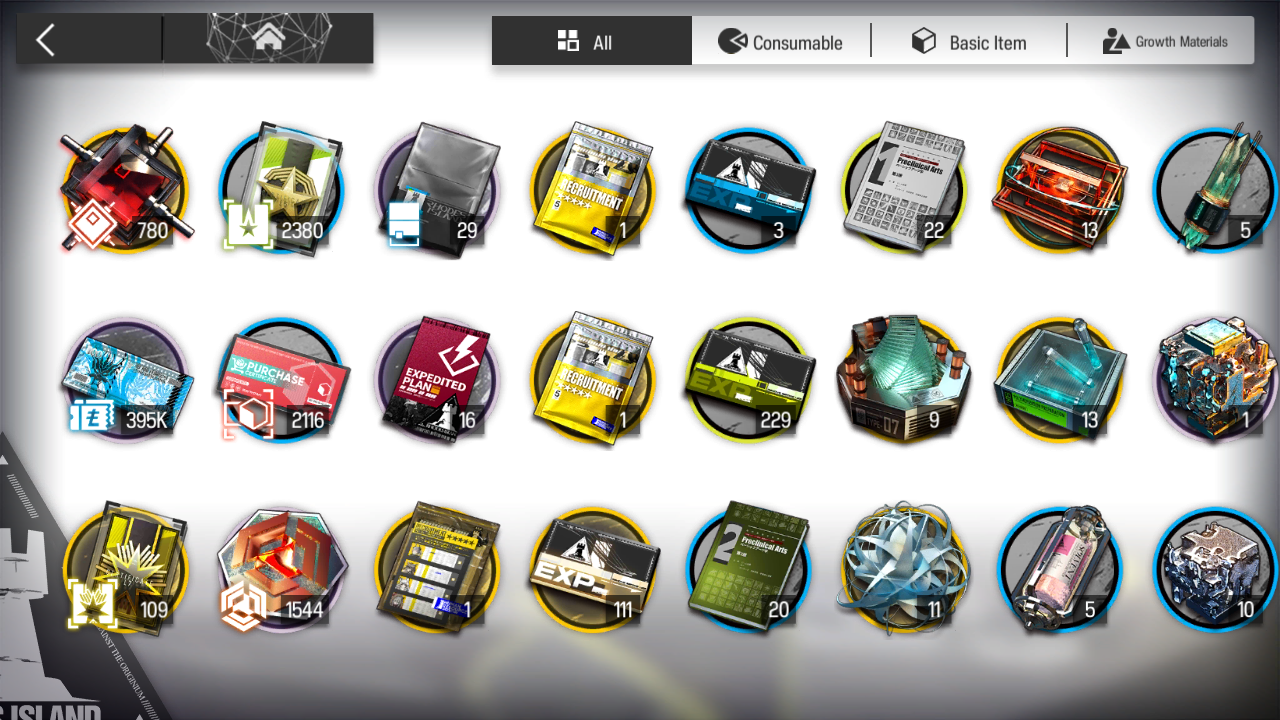Return to the home screen
Image resolution: width=1280 pixels, height=720 pixels.
268,39
